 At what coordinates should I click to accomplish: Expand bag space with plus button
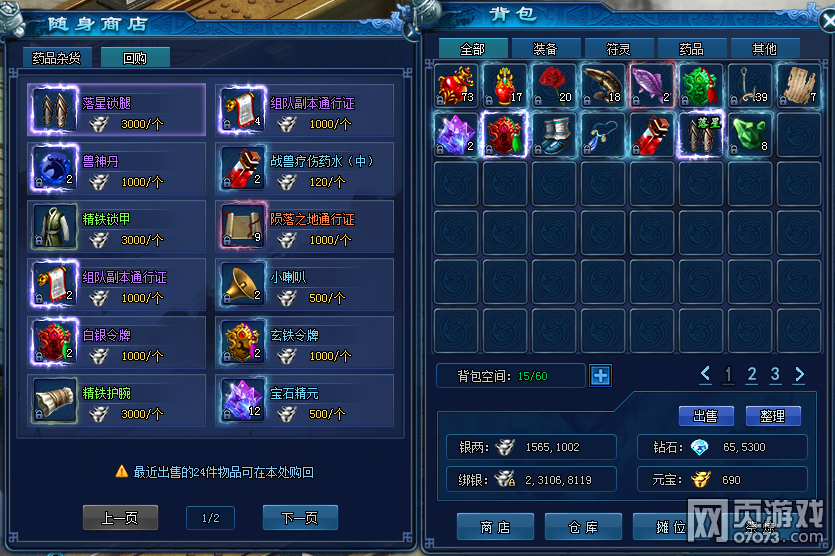[600, 376]
